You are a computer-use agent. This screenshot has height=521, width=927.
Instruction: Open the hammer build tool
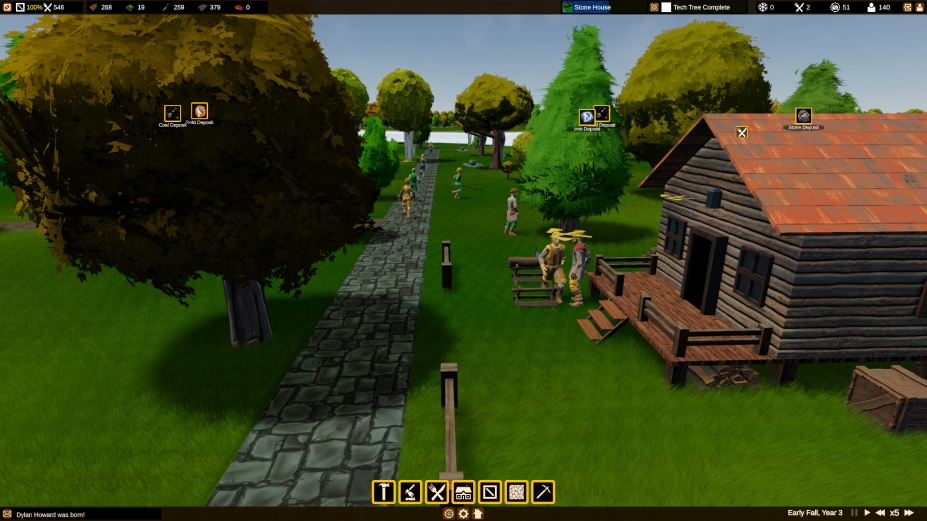[x=384, y=492]
